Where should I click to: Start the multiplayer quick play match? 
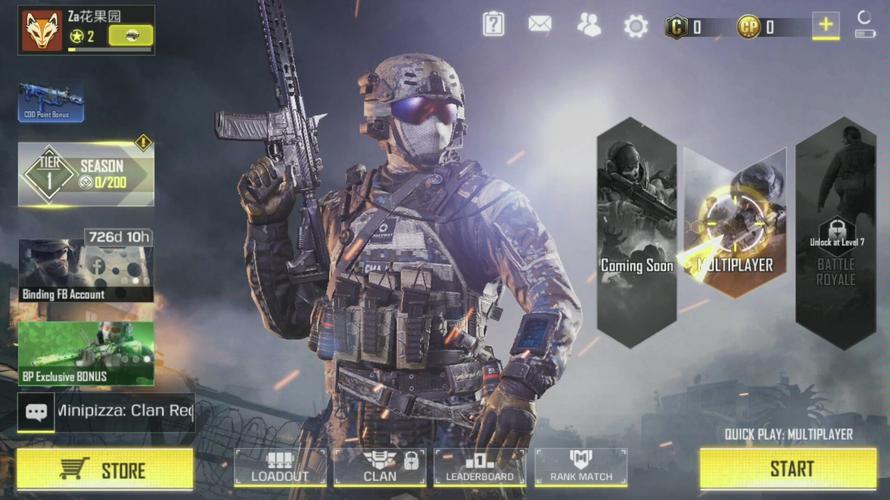(x=792, y=468)
